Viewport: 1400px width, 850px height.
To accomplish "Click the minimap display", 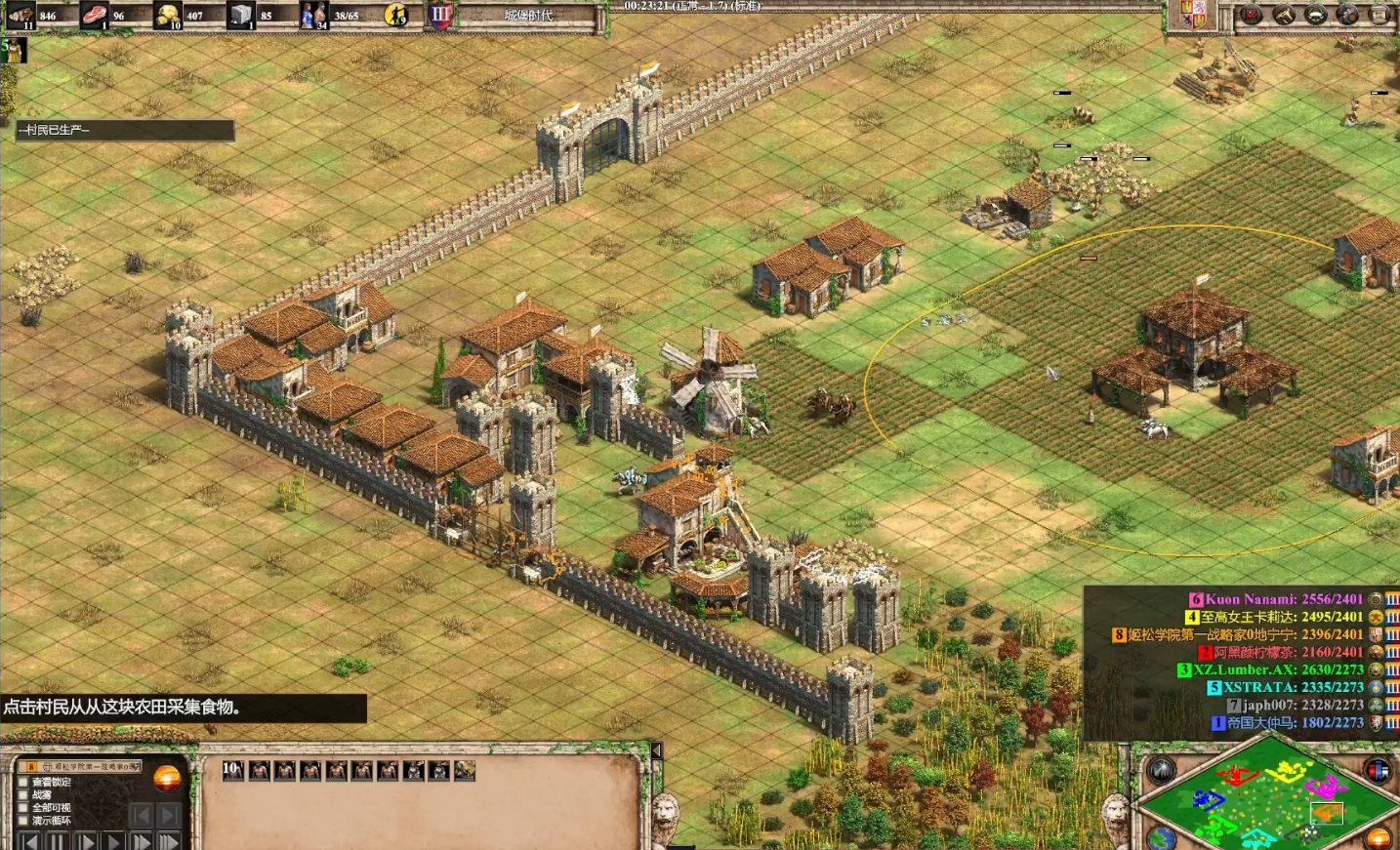I will [1266, 792].
